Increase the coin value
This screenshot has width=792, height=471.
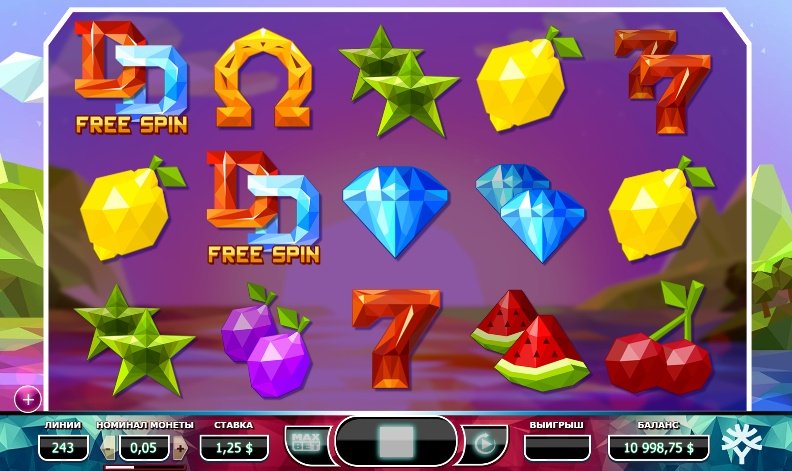(x=179, y=447)
